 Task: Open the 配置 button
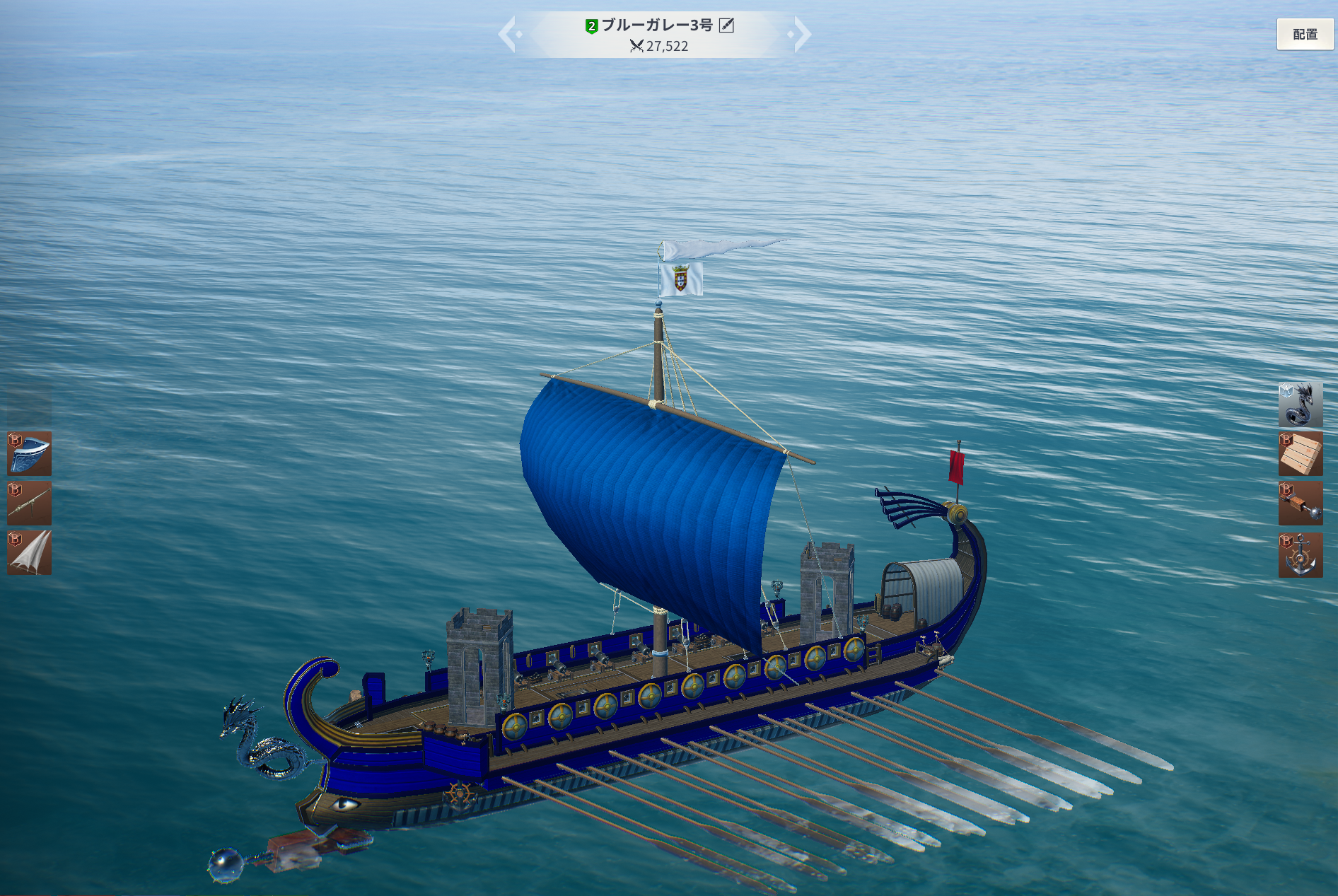click(1304, 34)
